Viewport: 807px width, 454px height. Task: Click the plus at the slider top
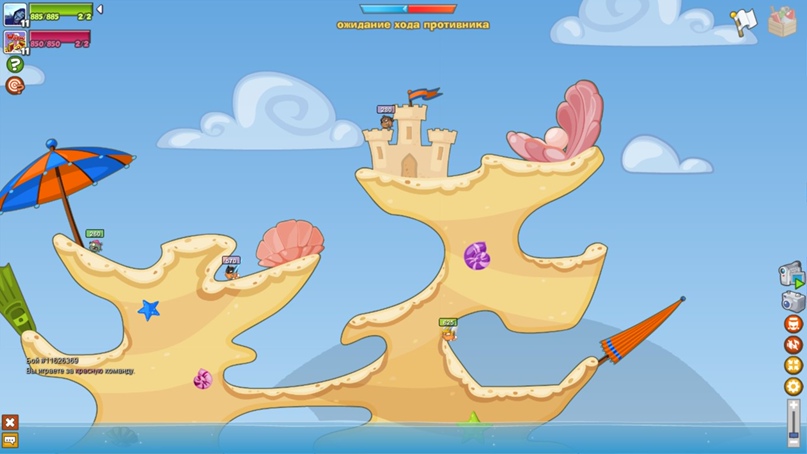(794, 402)
